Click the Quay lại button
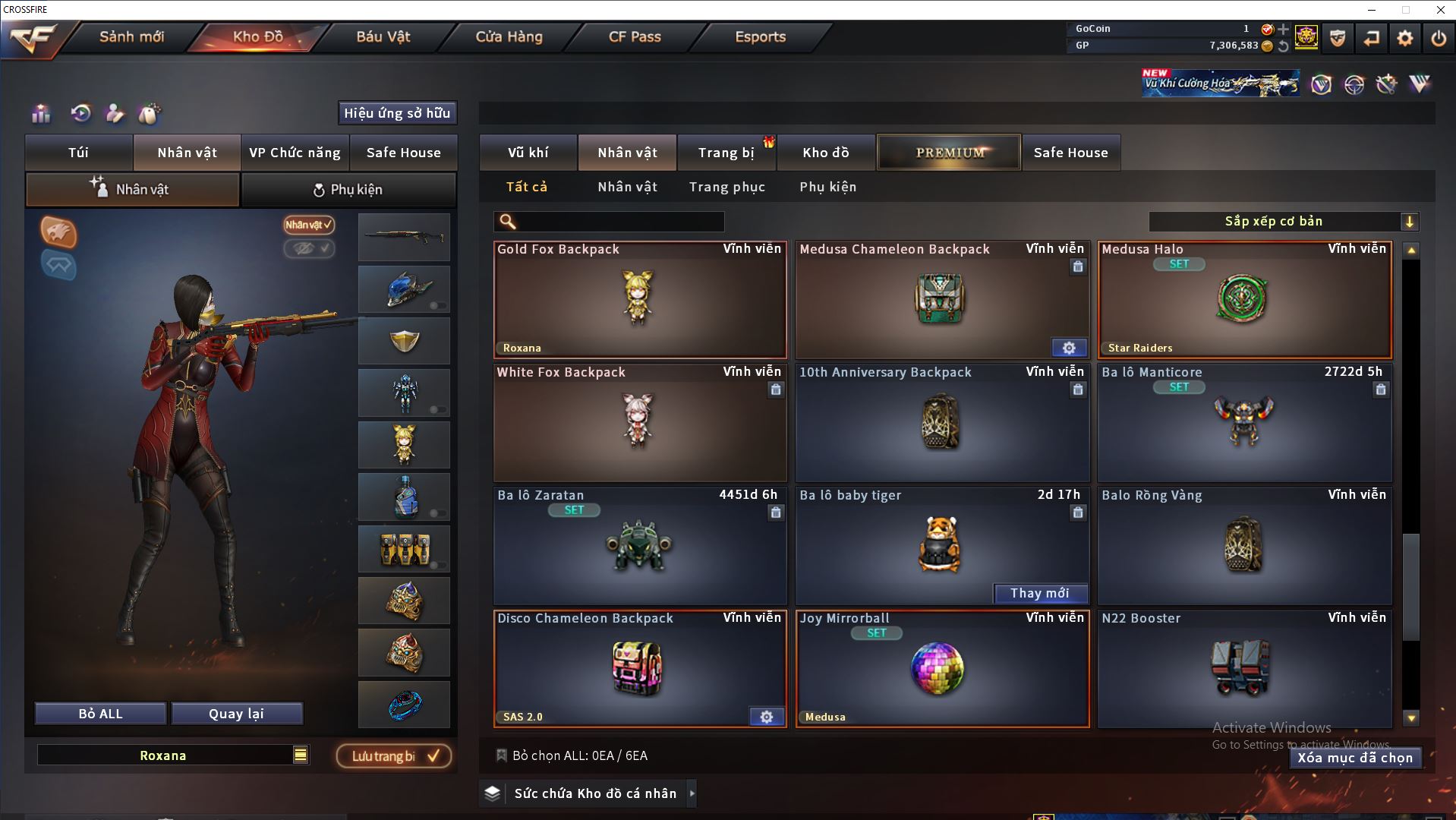Screen dimensions: 1456x820 236,714
